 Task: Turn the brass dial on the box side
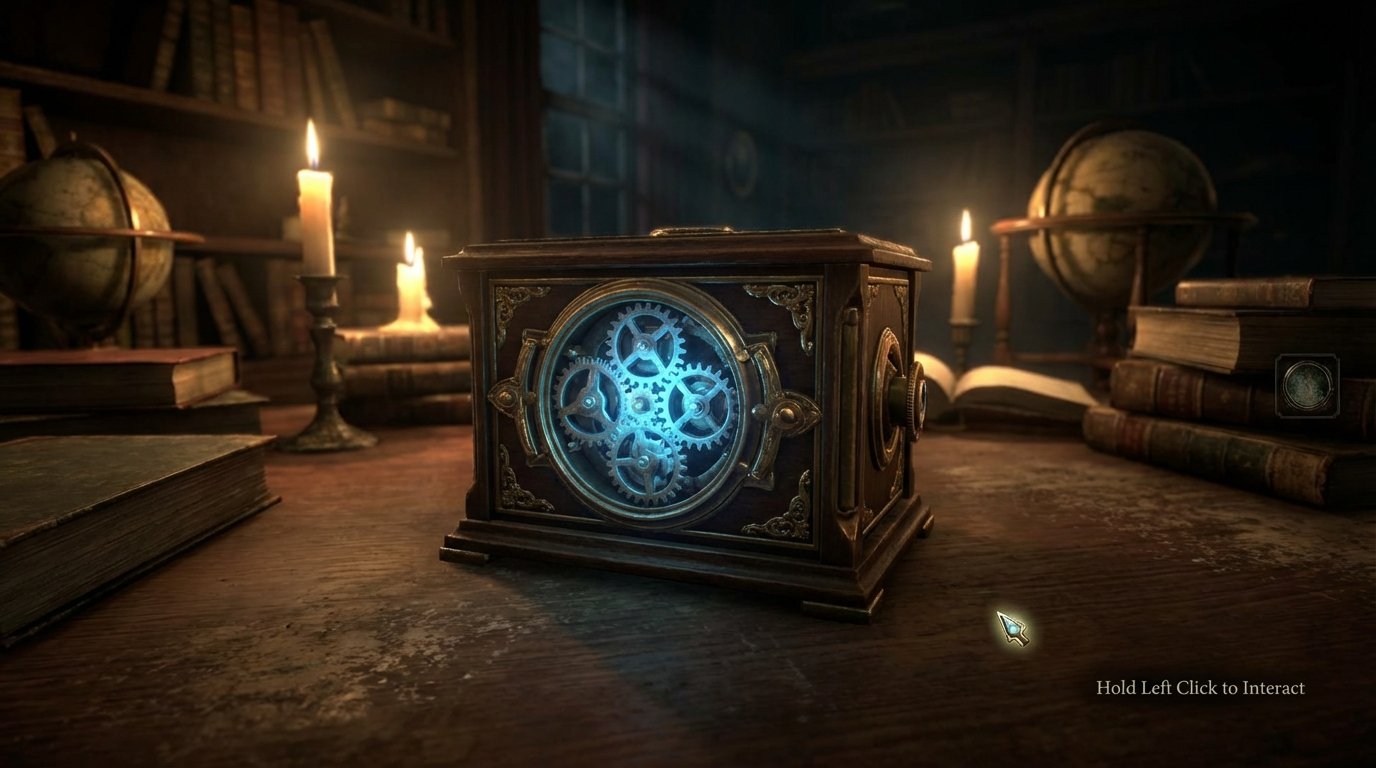(910, 395)
